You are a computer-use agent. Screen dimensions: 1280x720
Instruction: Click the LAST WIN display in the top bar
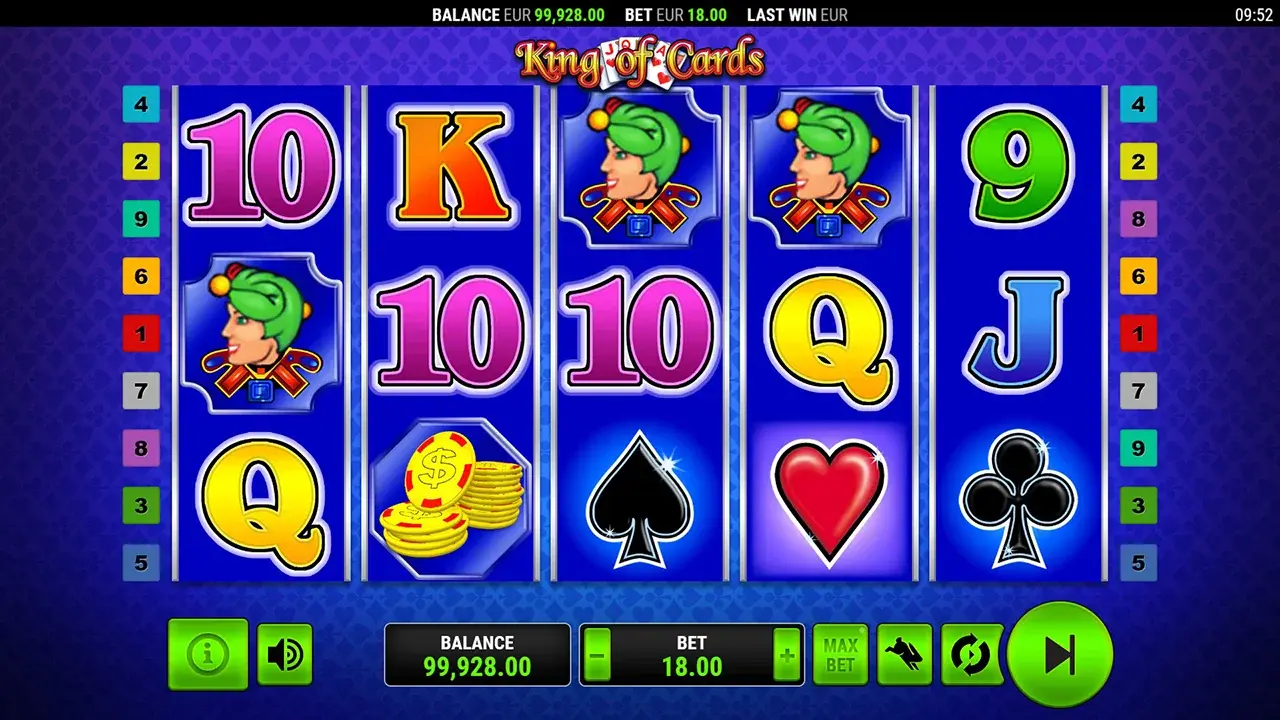click(x=797, y=15)
